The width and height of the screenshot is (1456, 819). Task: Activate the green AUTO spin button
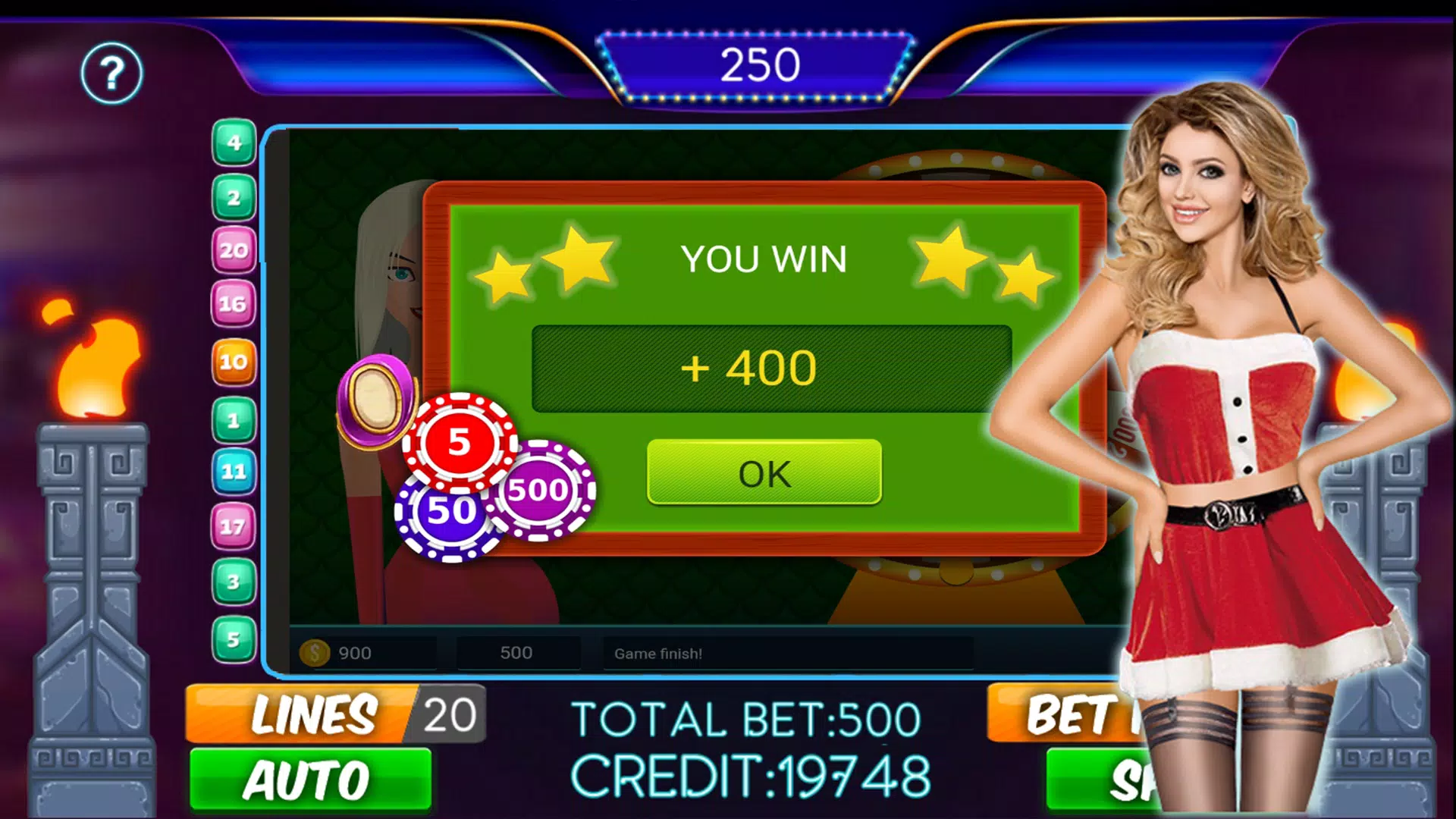(x=310, y=780)
